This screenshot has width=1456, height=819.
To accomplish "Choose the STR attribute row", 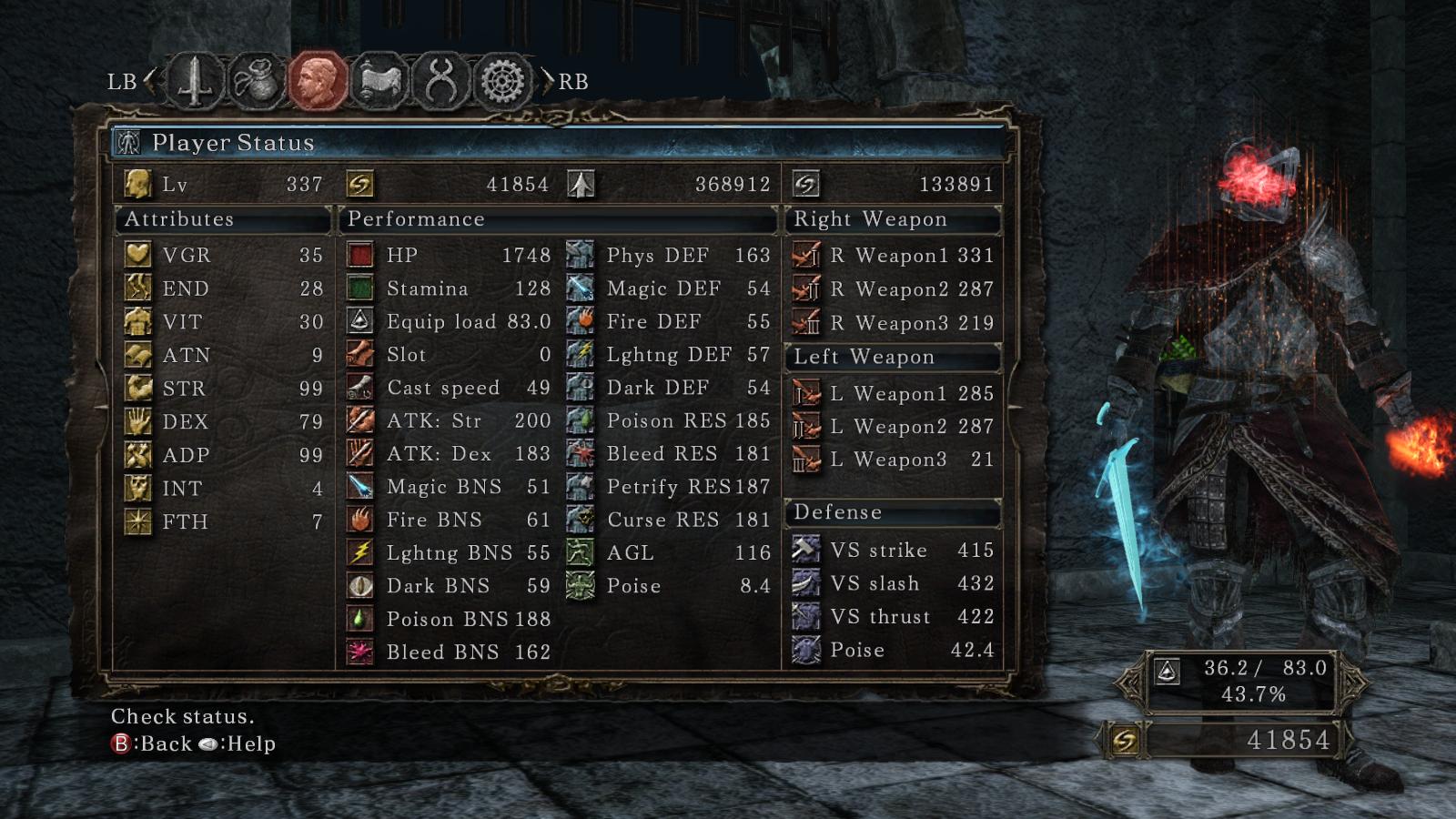I will (x=224, y=389).
